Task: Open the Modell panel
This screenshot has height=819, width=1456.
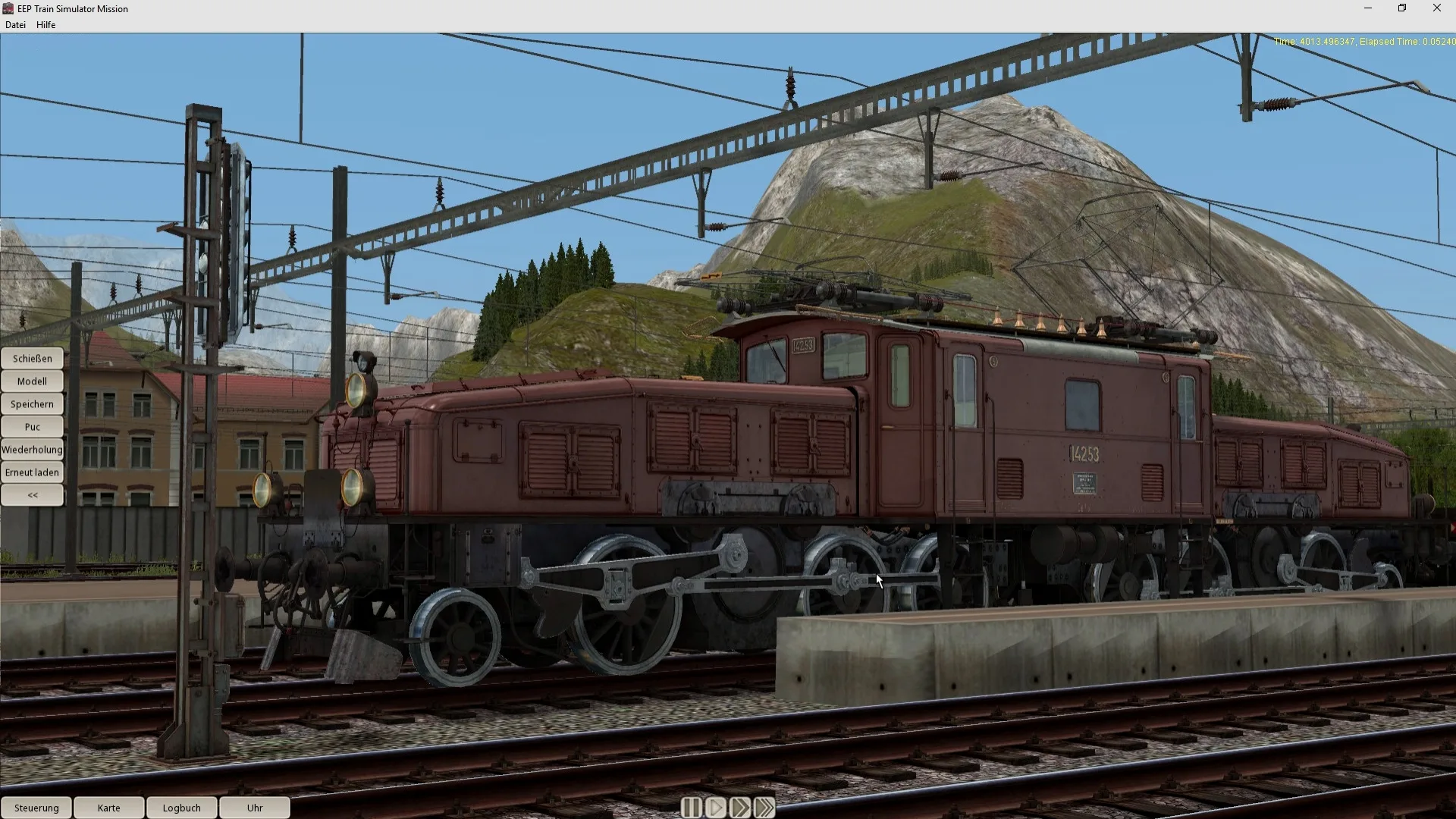Action: coord(32,381)
